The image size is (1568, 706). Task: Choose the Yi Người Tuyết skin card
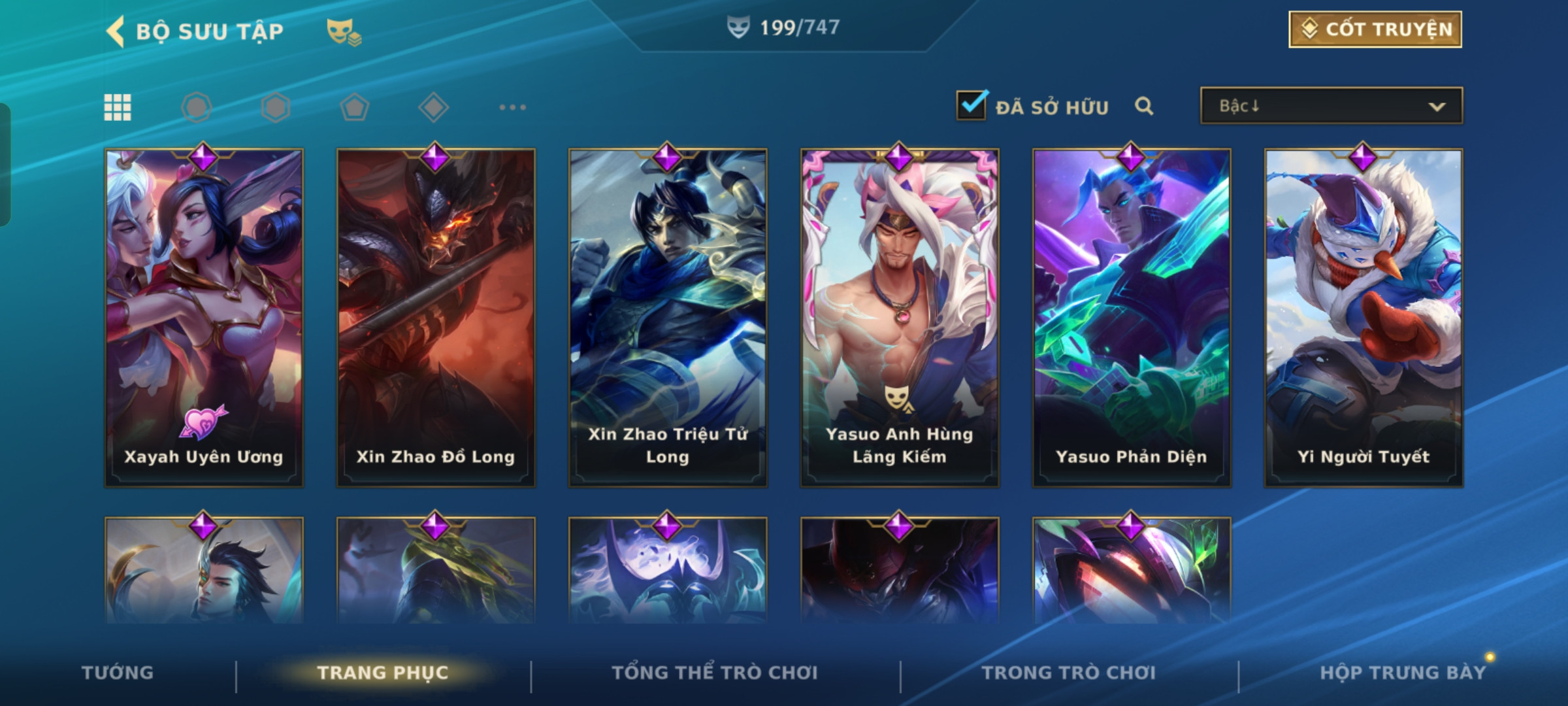[1364, 318]
